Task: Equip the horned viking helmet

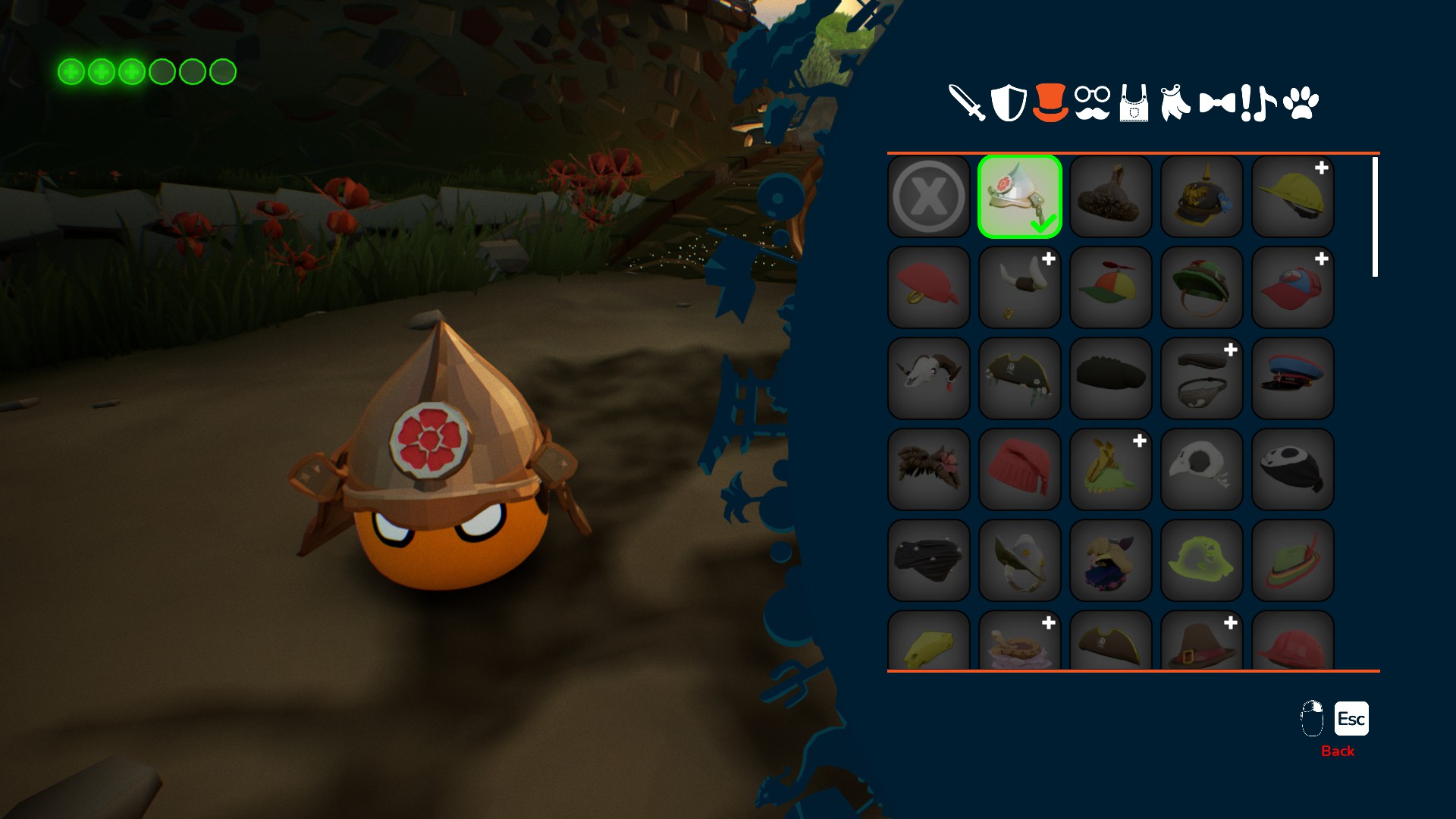Action: coord(1020,287)
